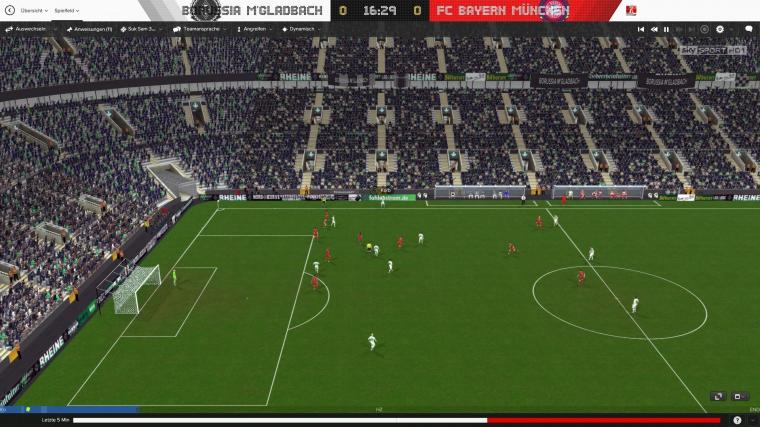Open the Spielfeld view dropdown
The height and width of the screenshot is (427, 760).
tap(68, 11)
